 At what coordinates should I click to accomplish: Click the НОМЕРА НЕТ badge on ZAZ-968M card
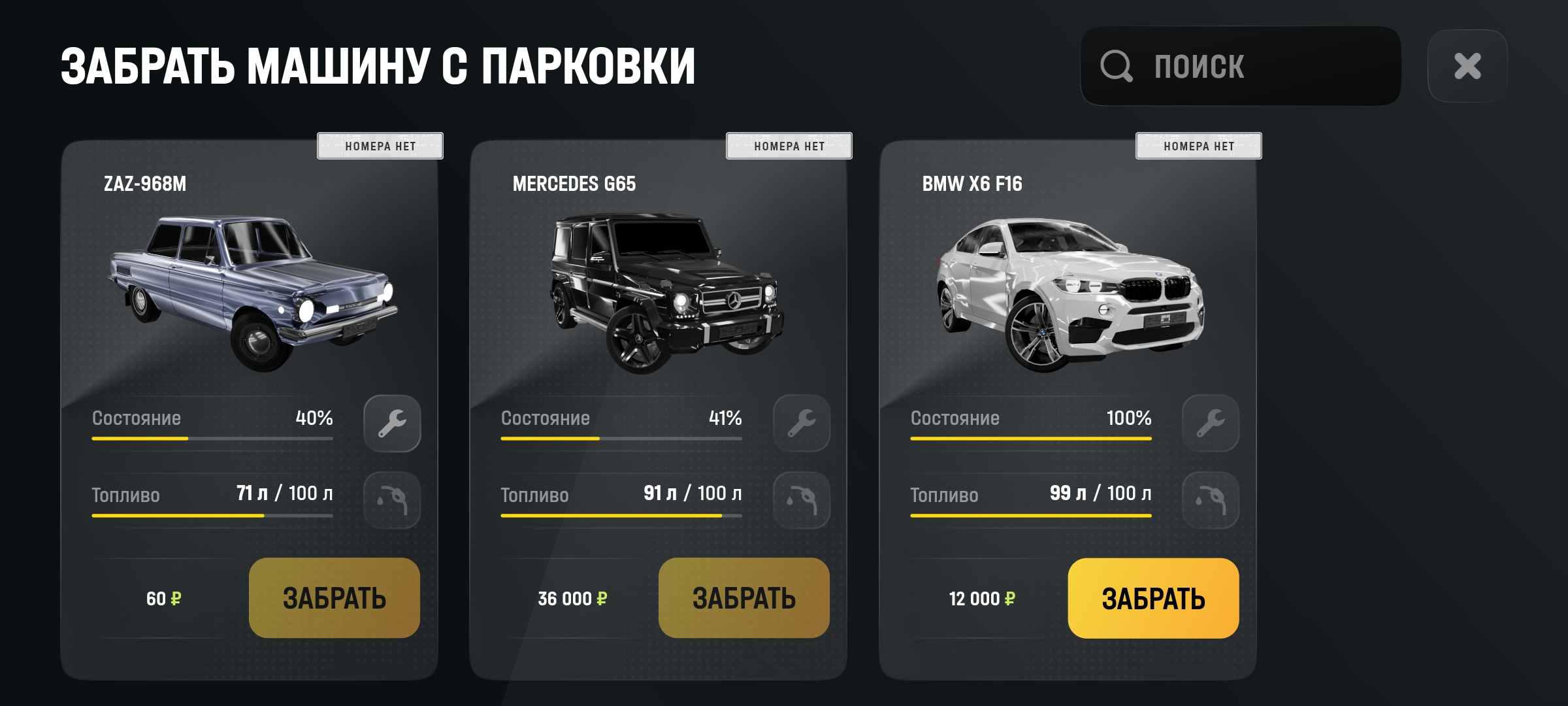click(x=379, y=146)
